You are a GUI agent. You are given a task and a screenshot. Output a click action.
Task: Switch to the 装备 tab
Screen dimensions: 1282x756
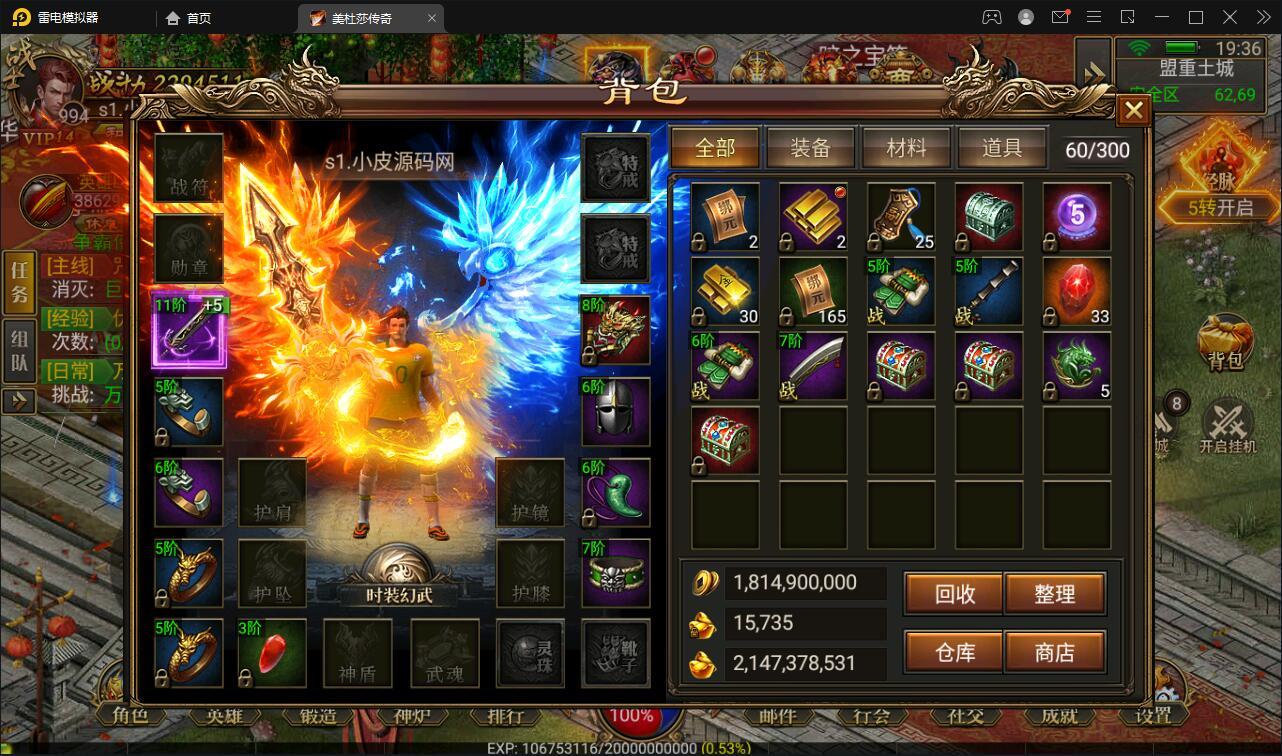(x=810, y=148)
